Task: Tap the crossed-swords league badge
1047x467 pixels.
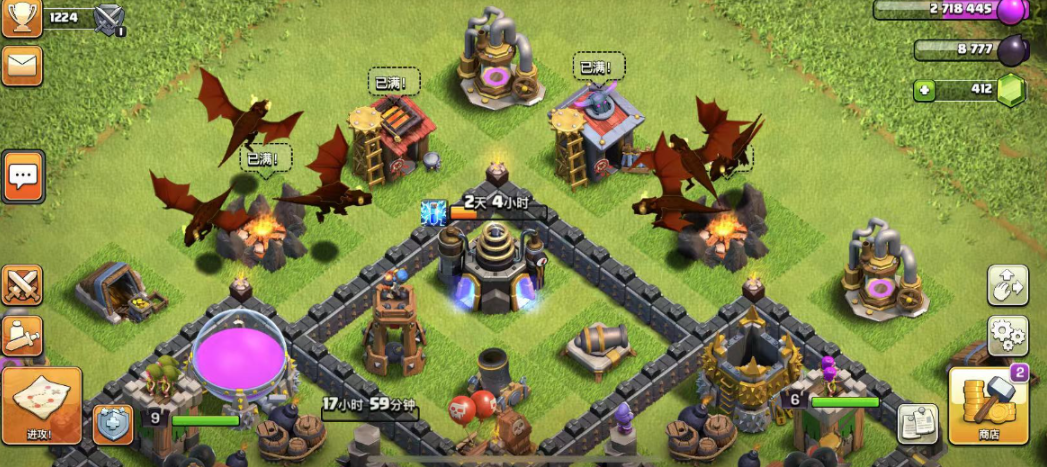Action: tap(108, 19)
